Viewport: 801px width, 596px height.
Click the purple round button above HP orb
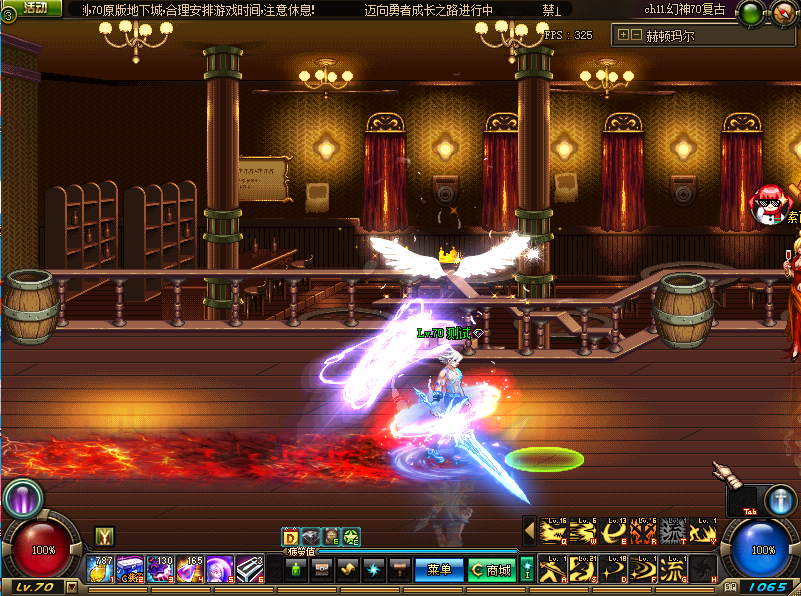pyautogui.click(x=22, y=497)
